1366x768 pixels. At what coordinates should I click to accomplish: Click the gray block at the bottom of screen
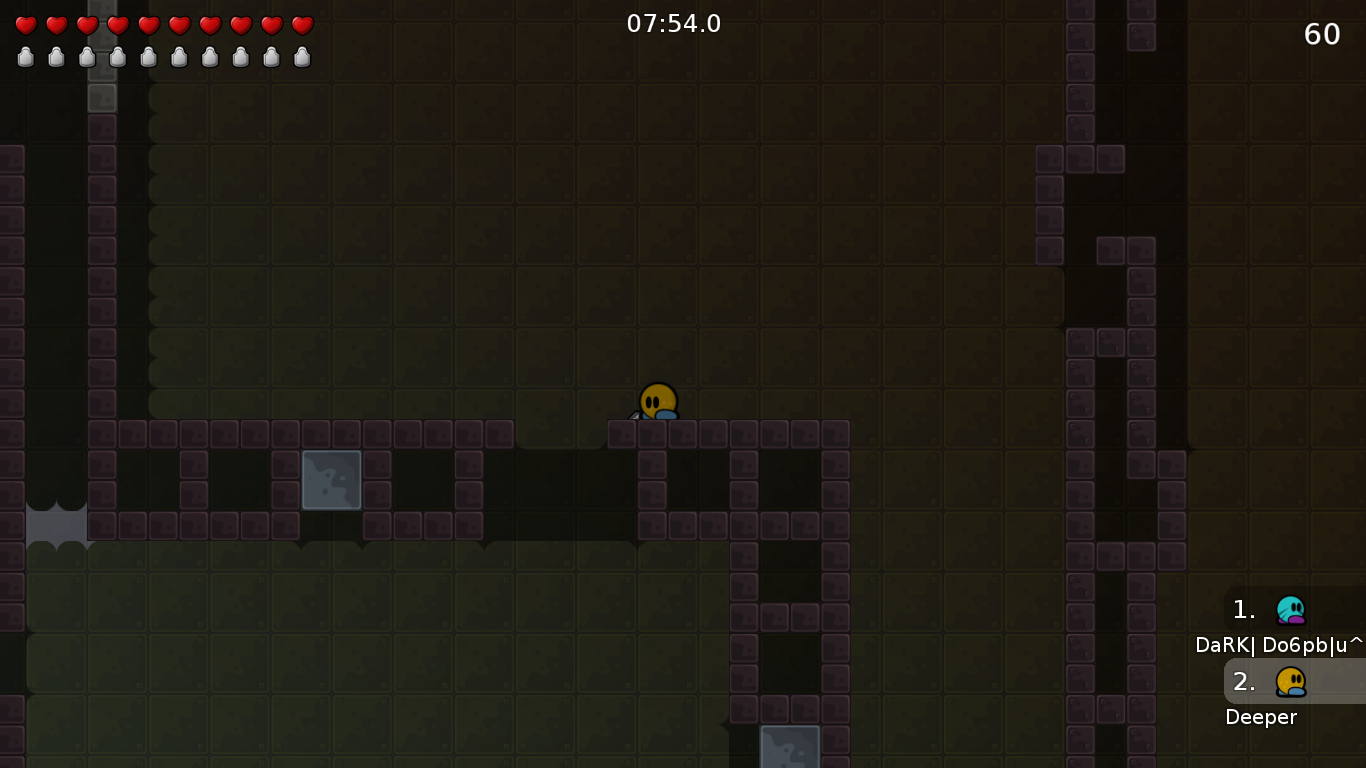(x=790, y=748)
